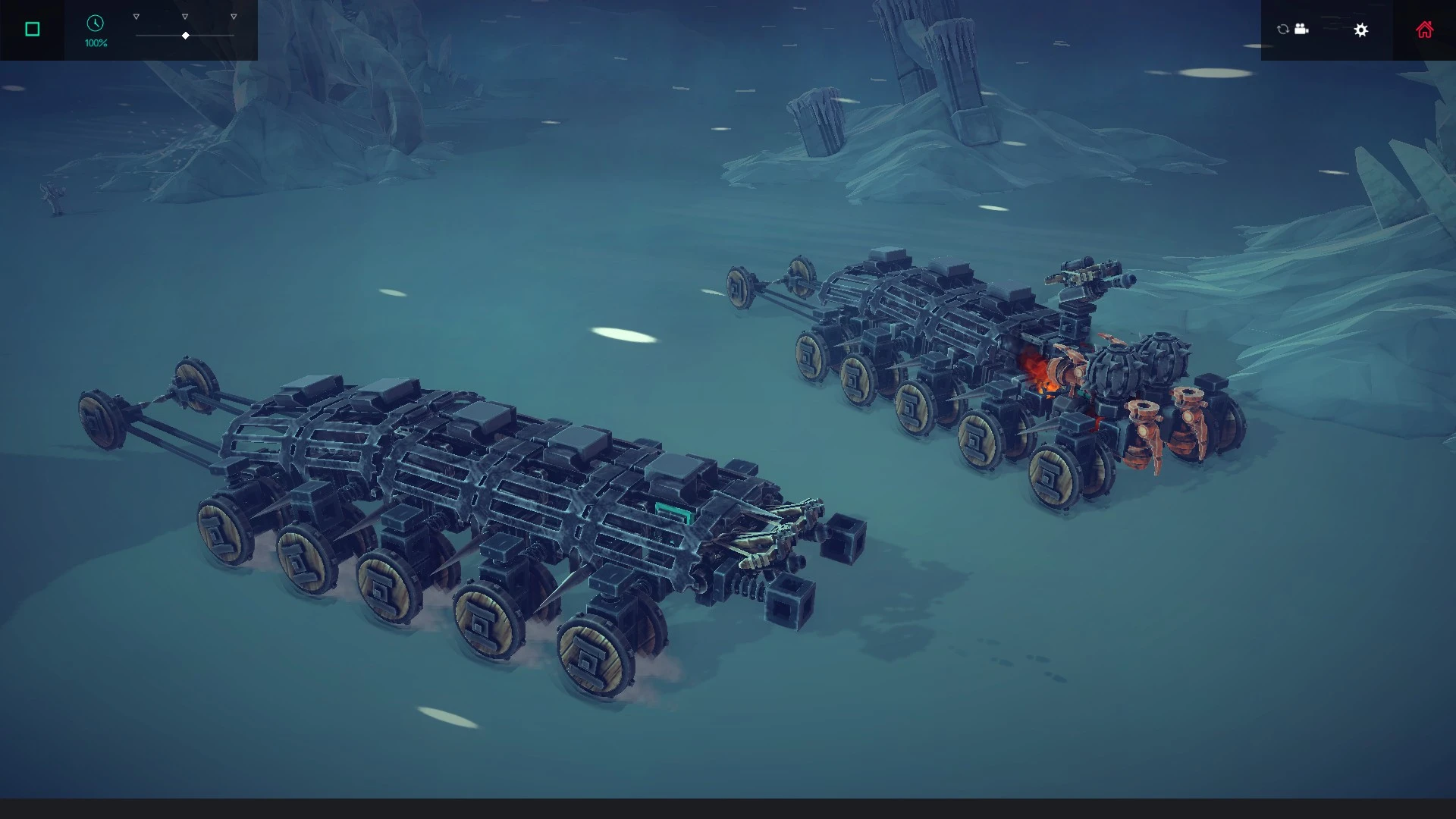Stop the simulation with the green square button
This screenshot has width=1456, height=819.
click(32, 27)
